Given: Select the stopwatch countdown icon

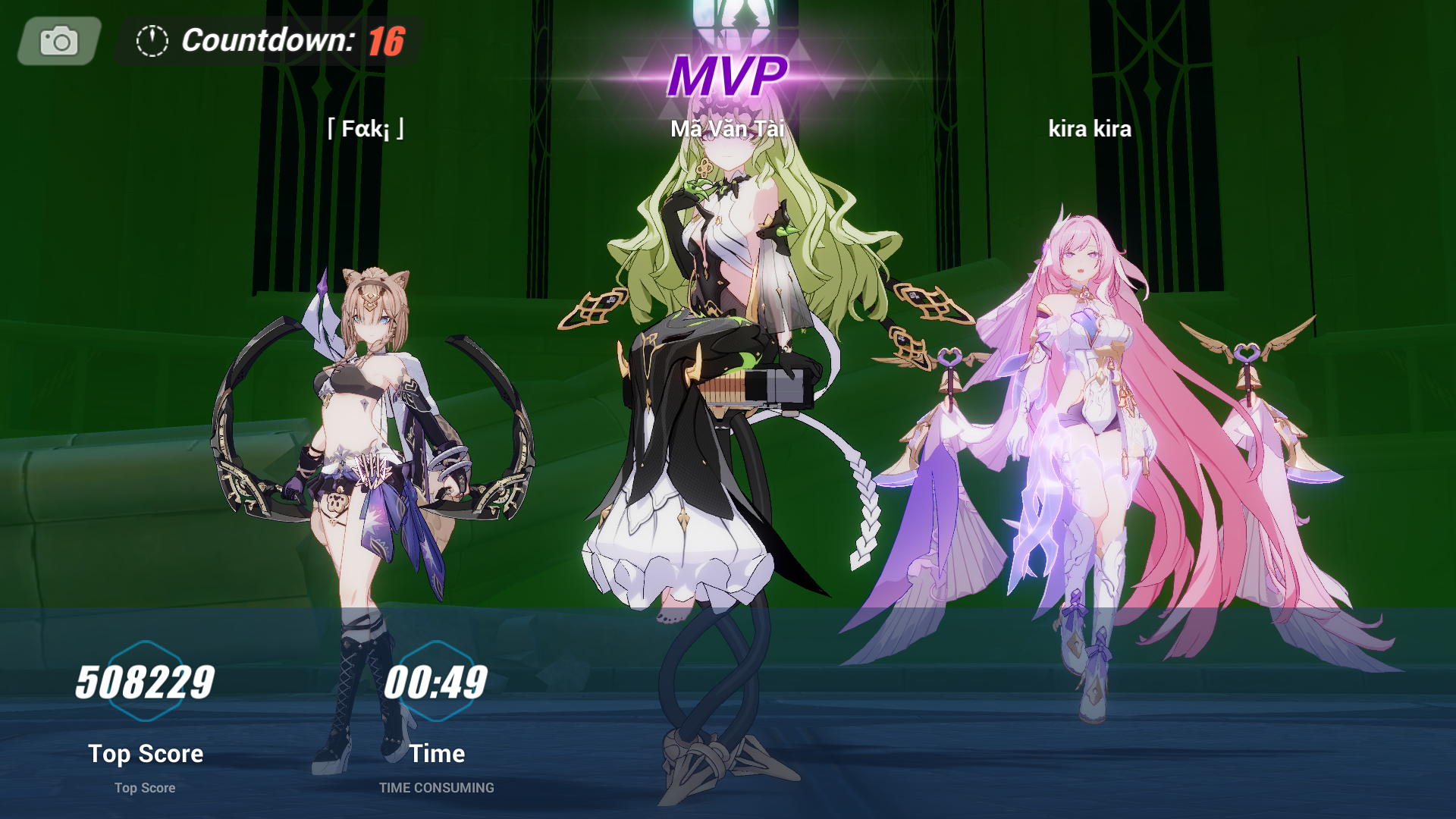Looking at the screenshot, I should 151,42.
